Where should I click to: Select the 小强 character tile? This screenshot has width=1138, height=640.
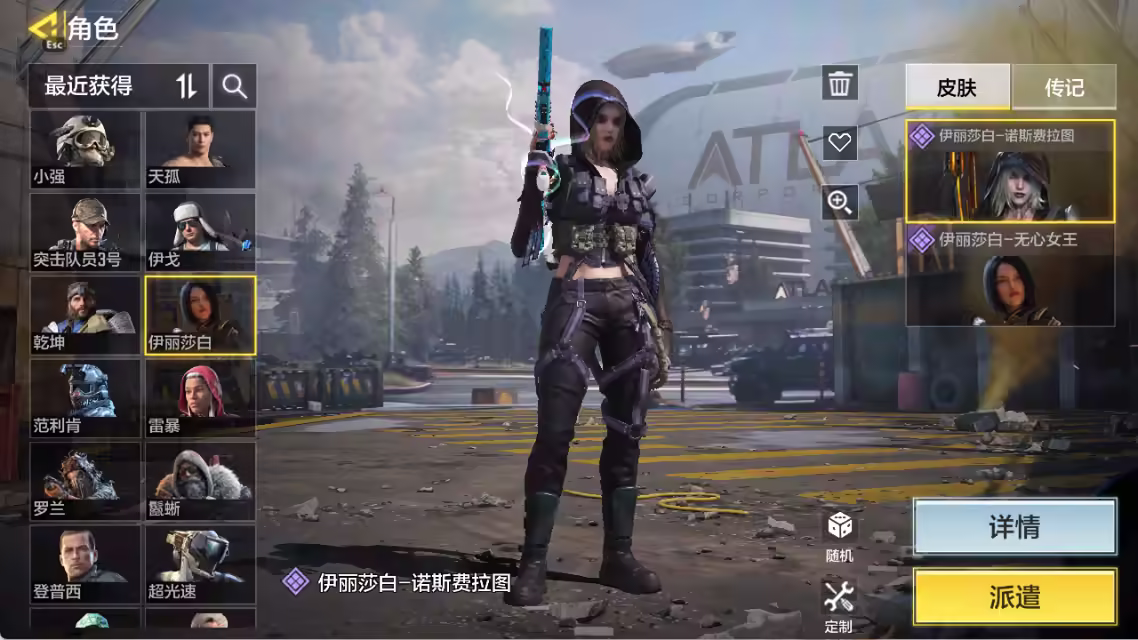85,149
